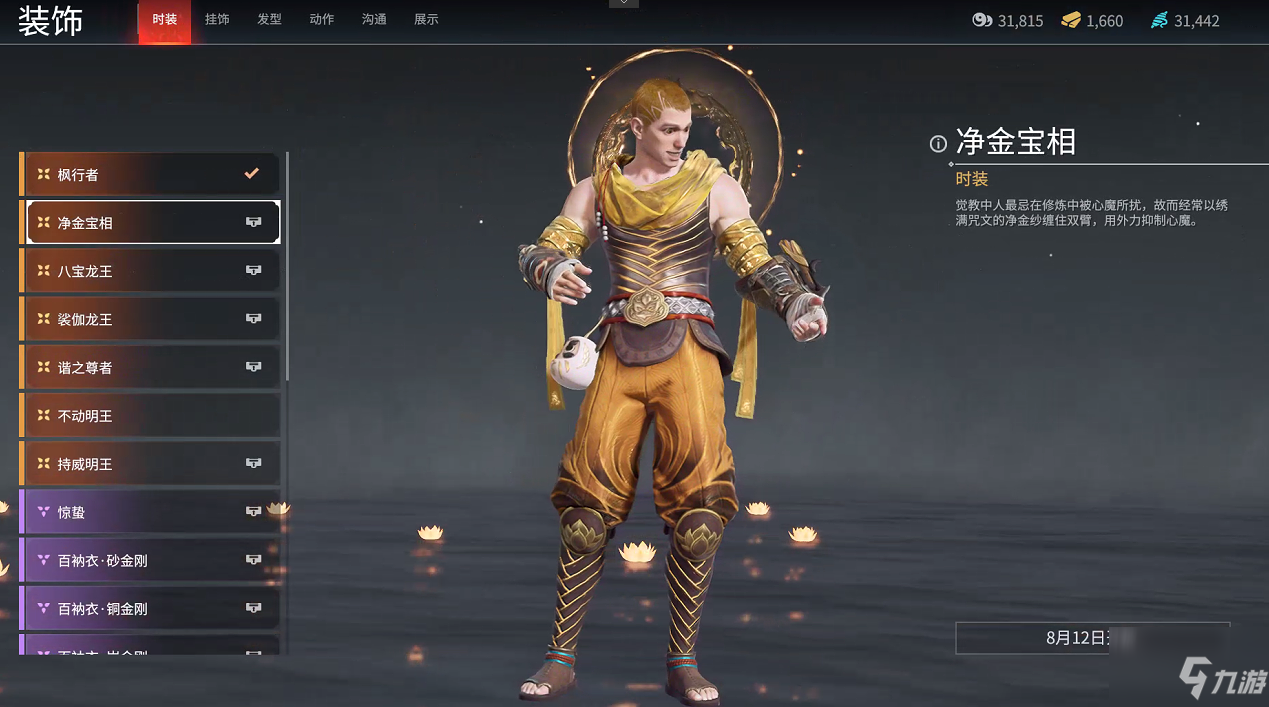
Task: Select the 八宝龙王 outfit
Action: click(x=150, y=271)
